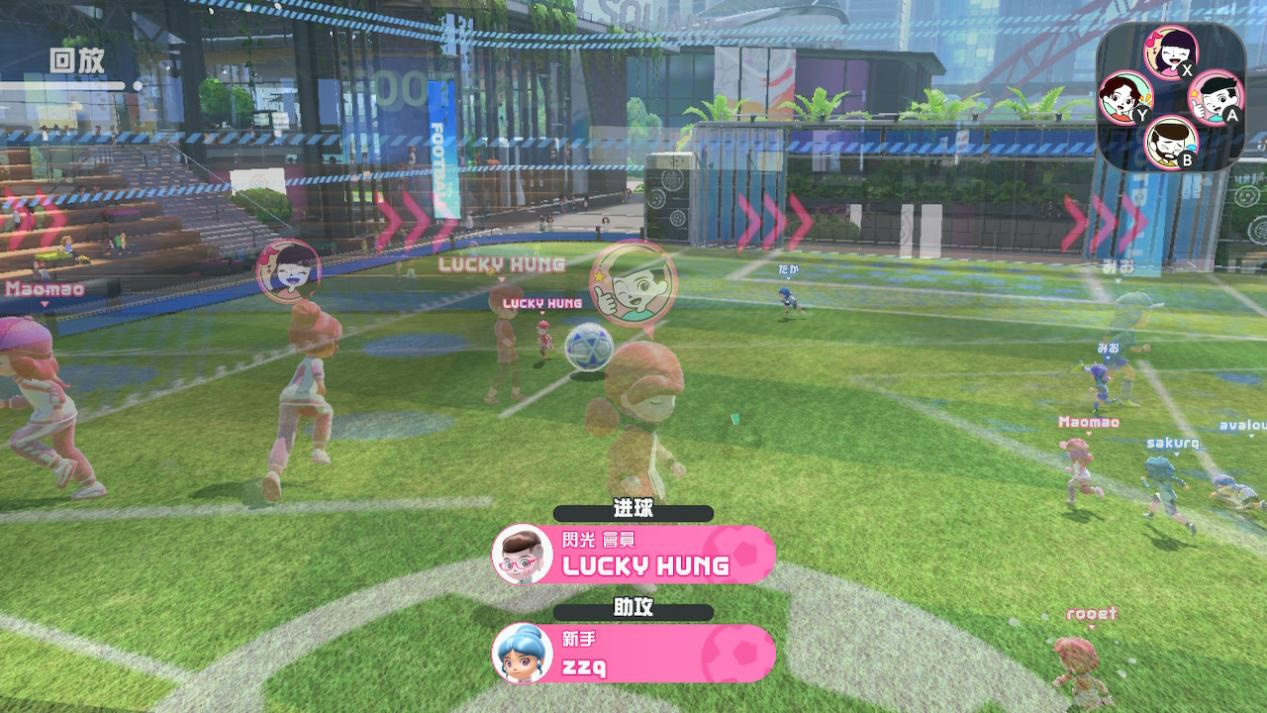This screenshot has height=713, width=1267.
Task: Send the singing girl emote with music note
Action: click(x=1169, y=51)
